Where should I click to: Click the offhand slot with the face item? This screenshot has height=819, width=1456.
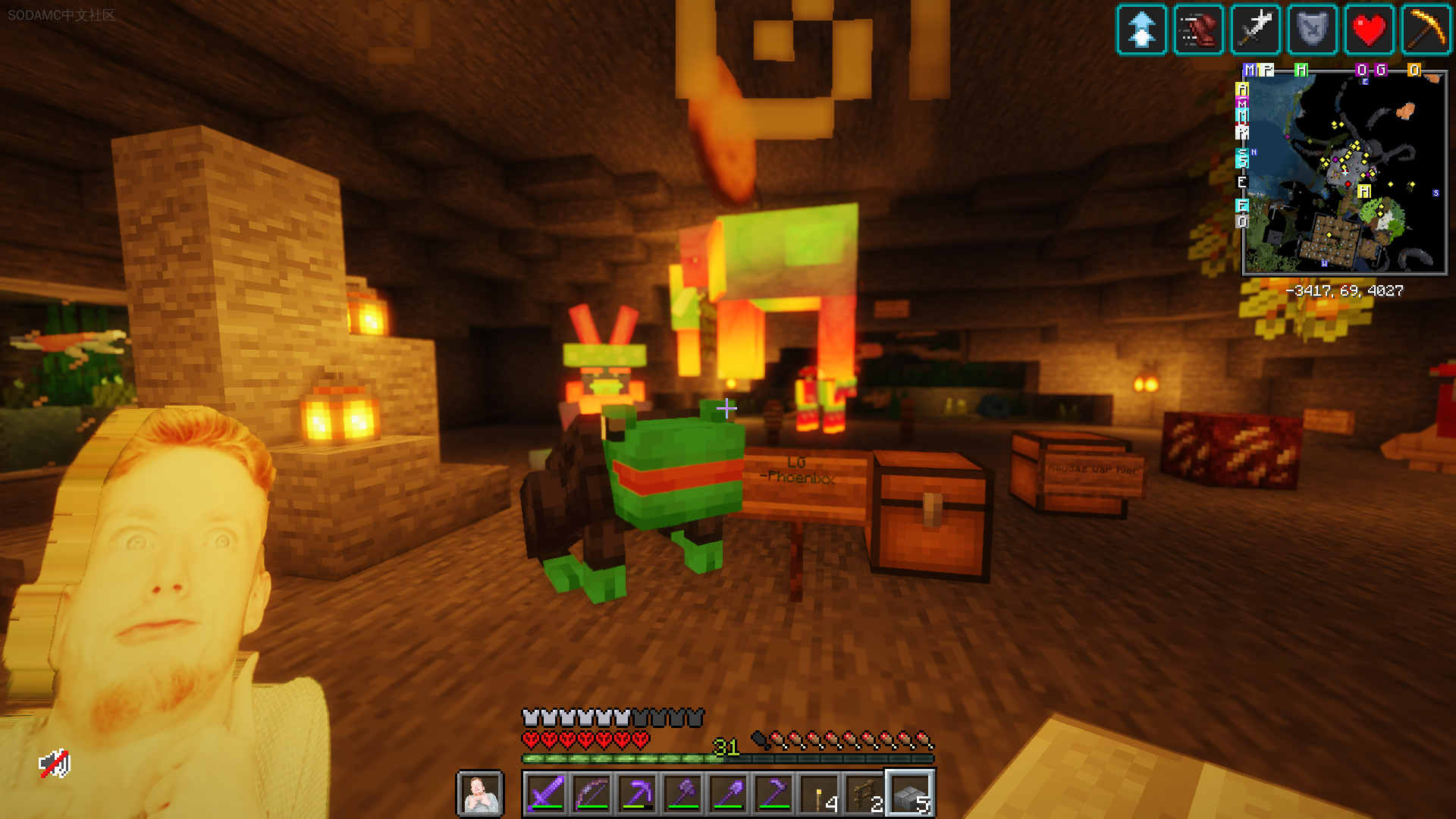[x=480, y=794]
